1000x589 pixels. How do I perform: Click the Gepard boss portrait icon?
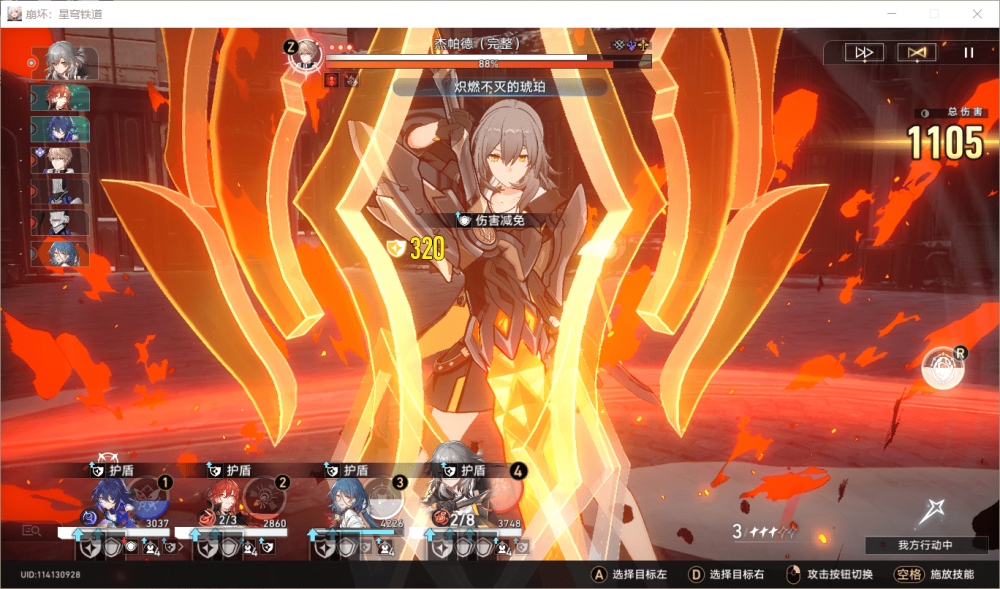point(303,54)
